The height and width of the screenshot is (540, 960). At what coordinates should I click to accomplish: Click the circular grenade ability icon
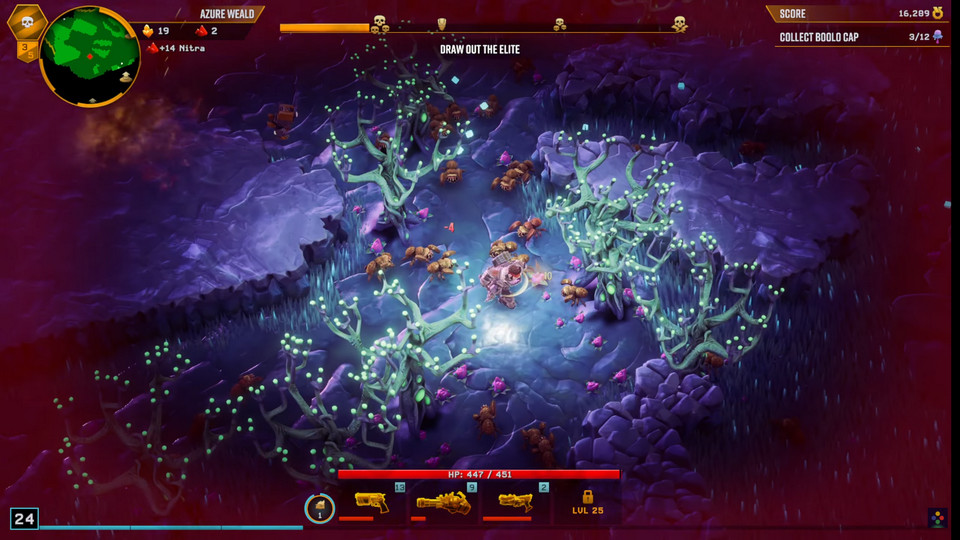[319, 508]
